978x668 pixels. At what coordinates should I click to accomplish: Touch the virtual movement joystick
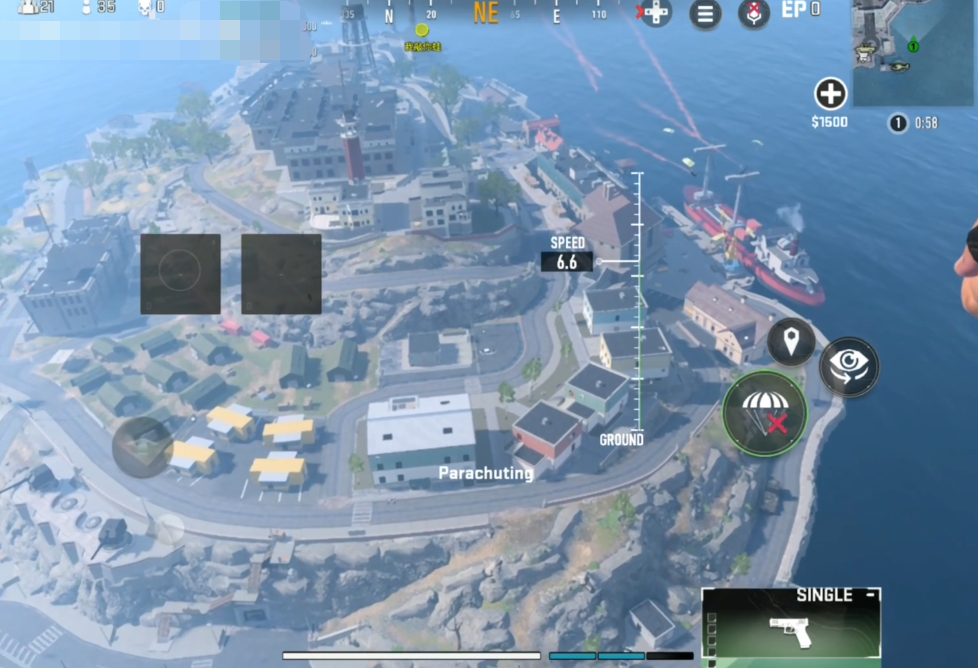click(x=142, y=447)
